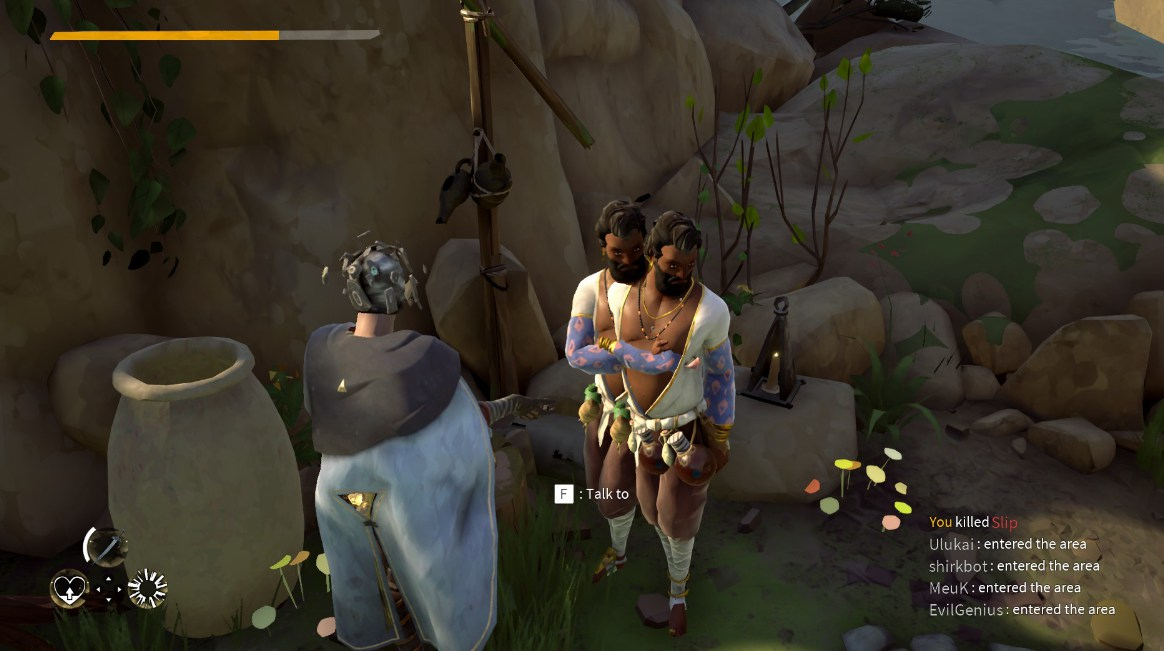
Task: Click the four-arrow d-pad indicator
Action: coord(109,590)
